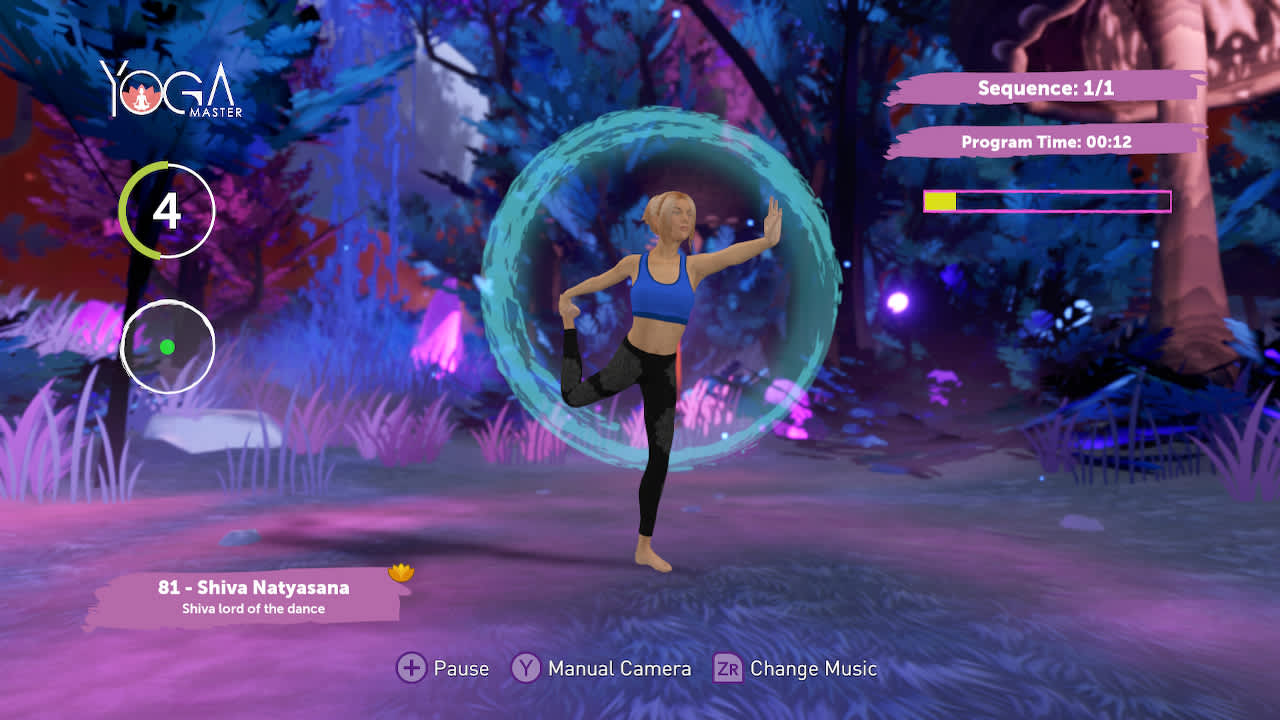This screenshot has width=1280, height=720.
Task: Expand the Sequence 1/1 banner
Action: [x=1045, y=88]
